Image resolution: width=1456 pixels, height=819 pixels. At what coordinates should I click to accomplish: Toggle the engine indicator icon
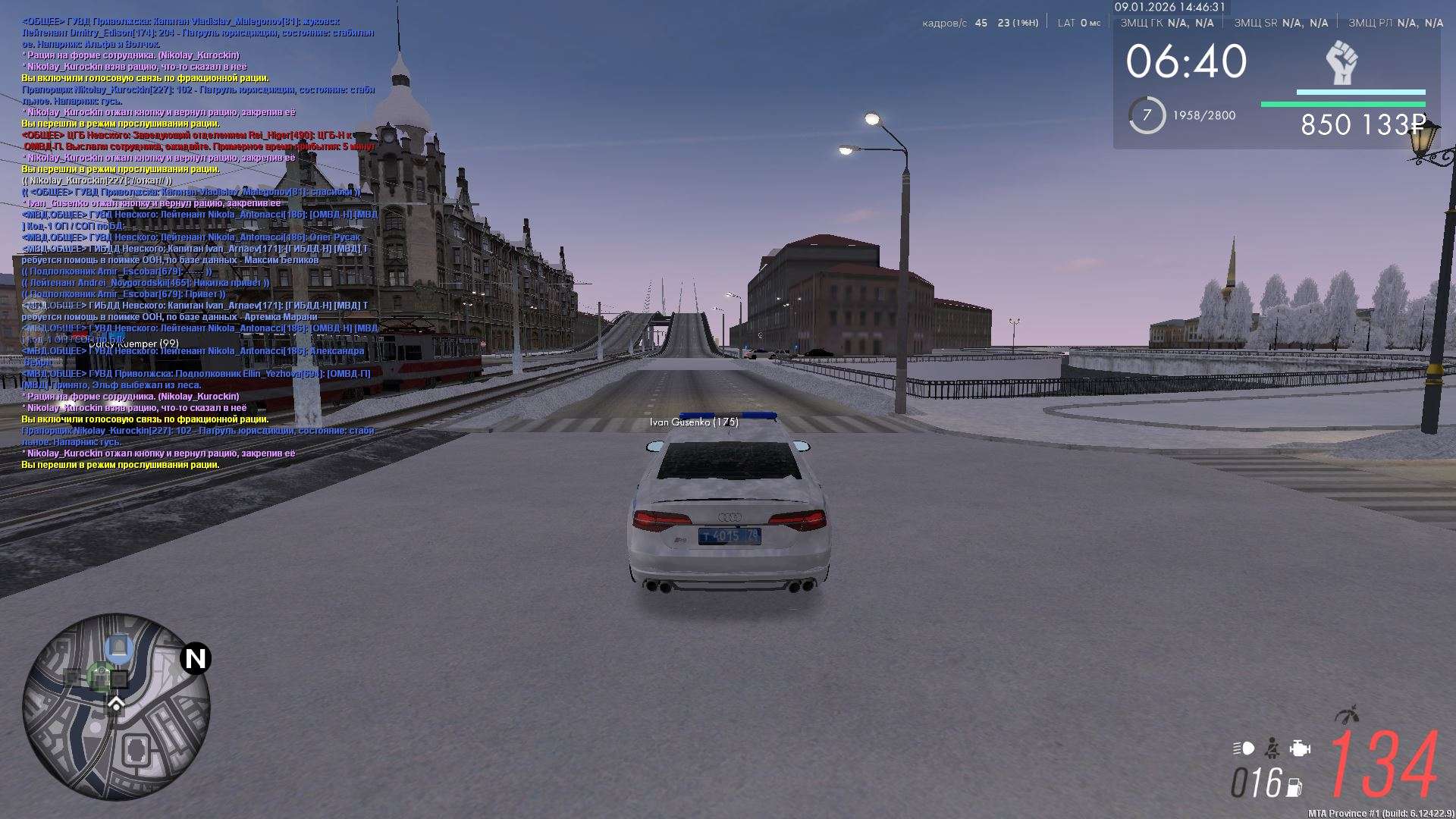(x=1300, y=748)
